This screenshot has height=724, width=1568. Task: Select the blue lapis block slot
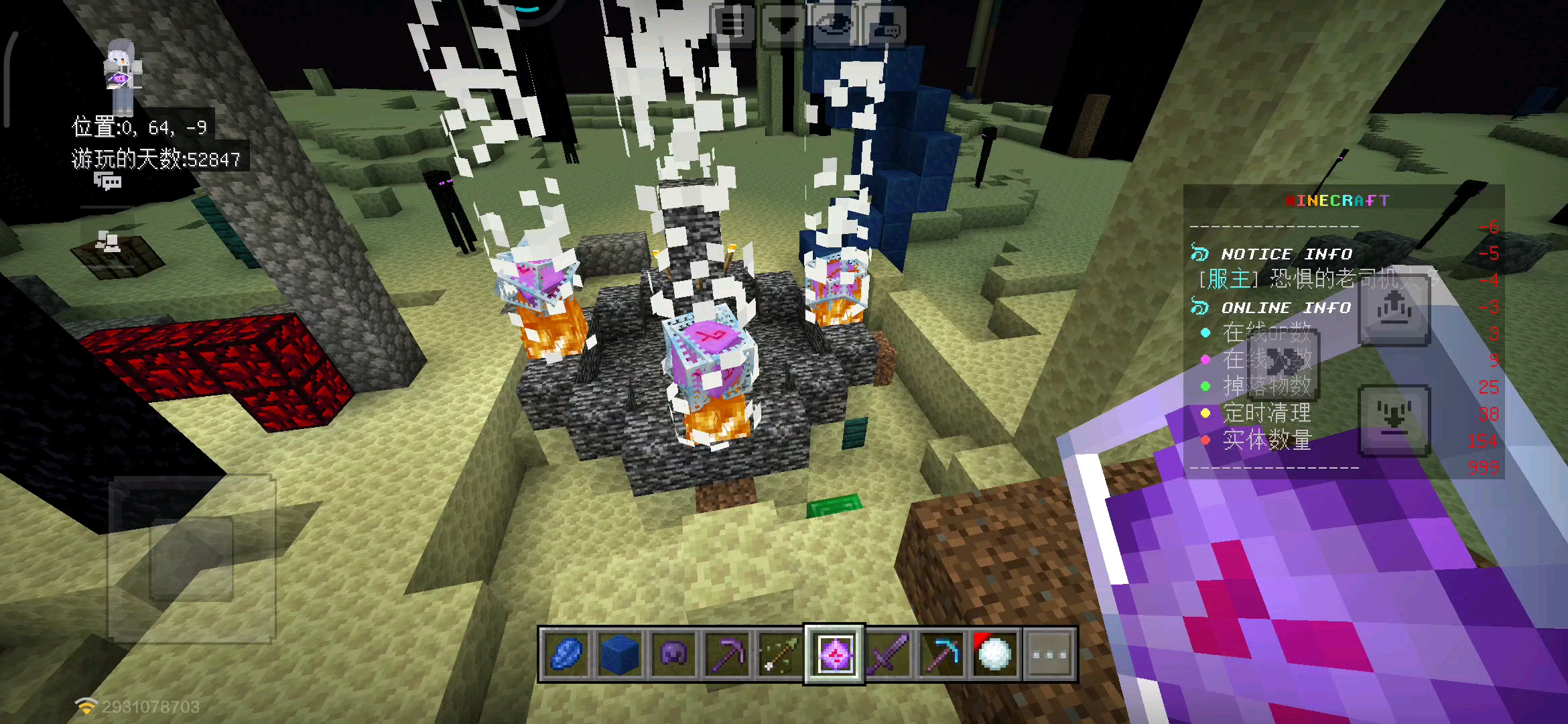(620, 654)
